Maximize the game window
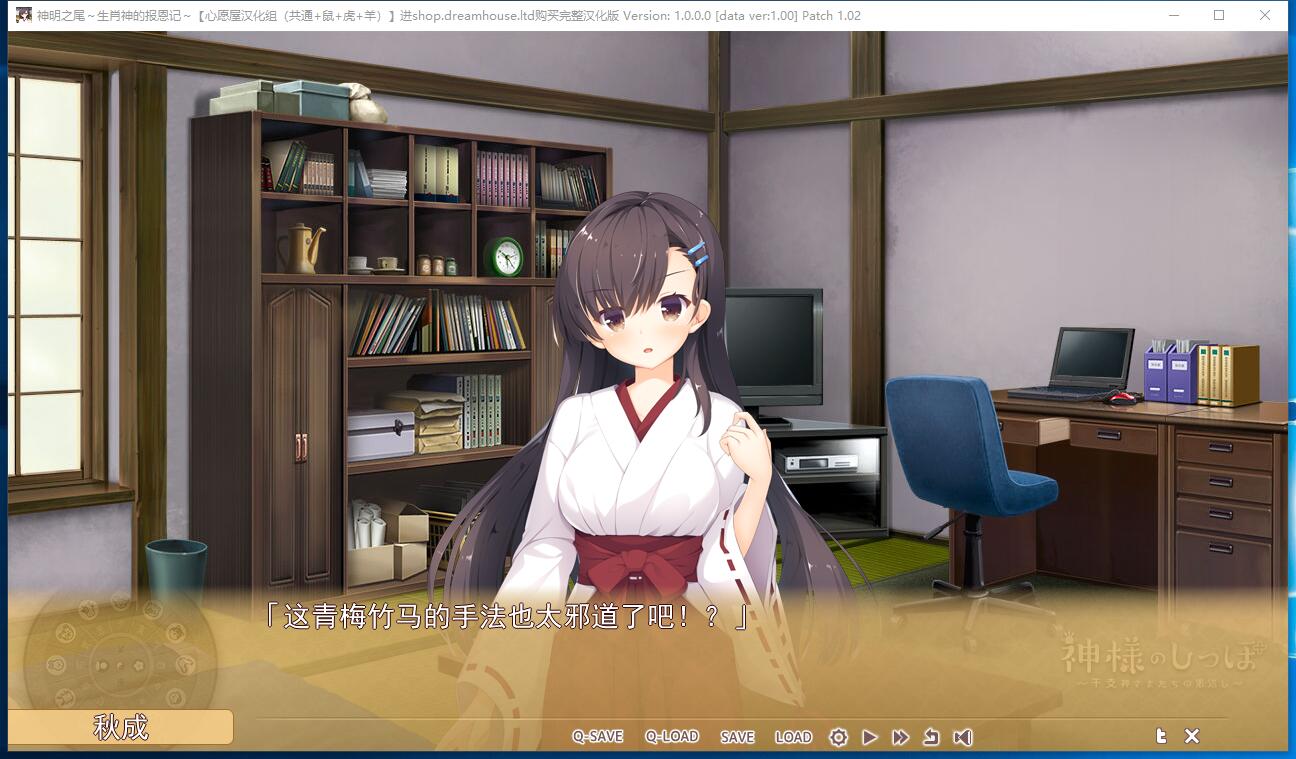1296x759 pixels. [x=1219, y=15]
